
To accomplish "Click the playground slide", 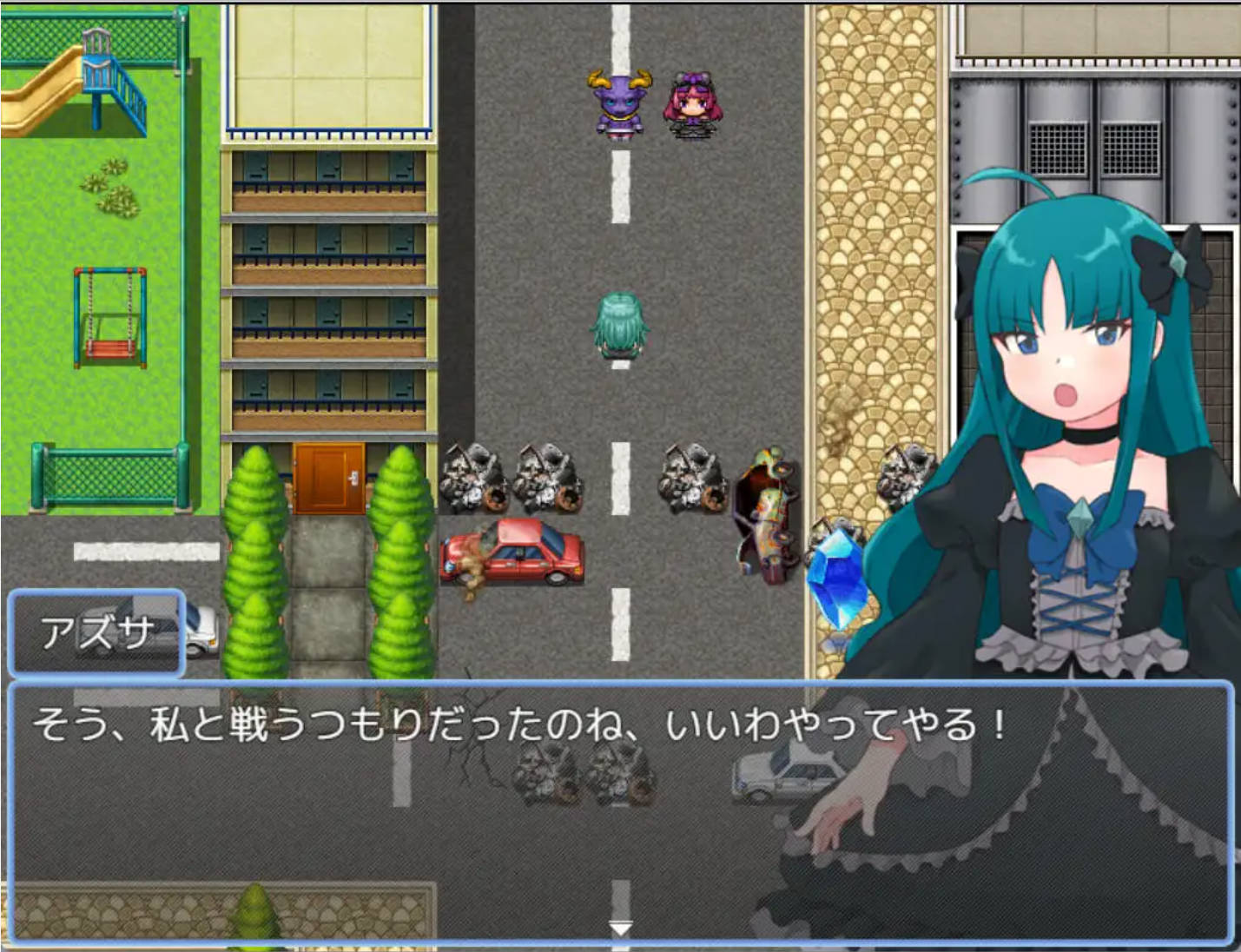I will point(52,78).
